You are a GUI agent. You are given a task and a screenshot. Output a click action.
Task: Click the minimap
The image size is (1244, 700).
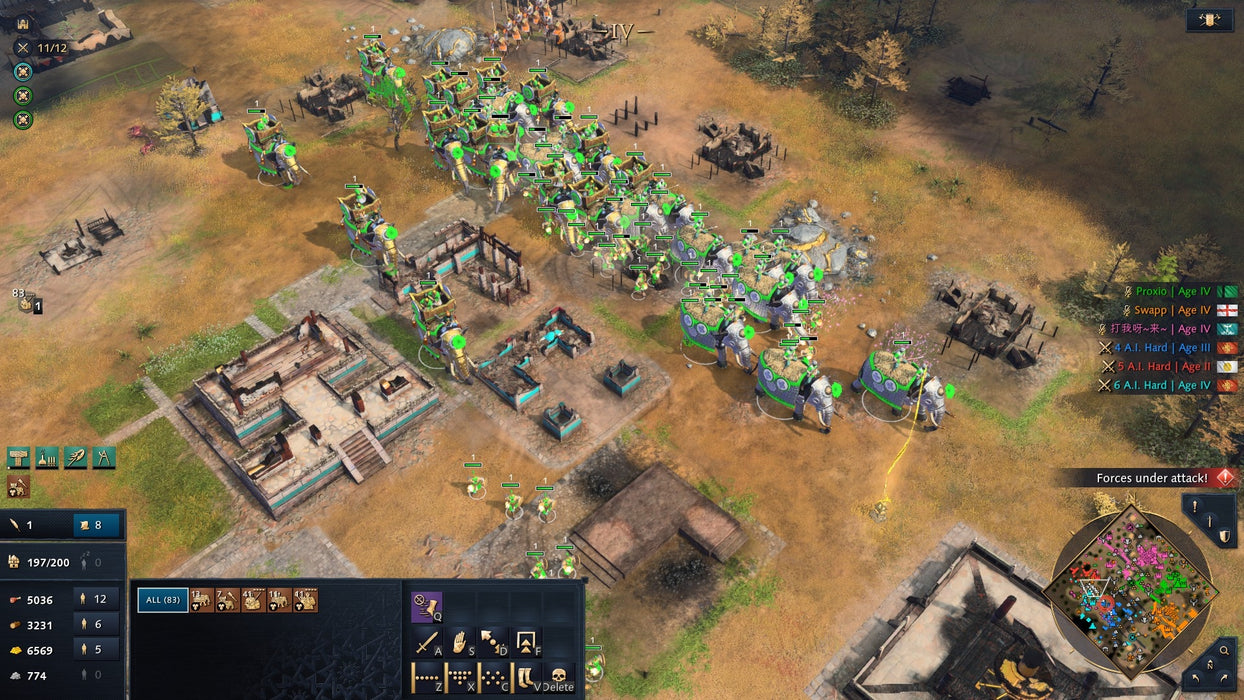click(x=1129, y=590)
